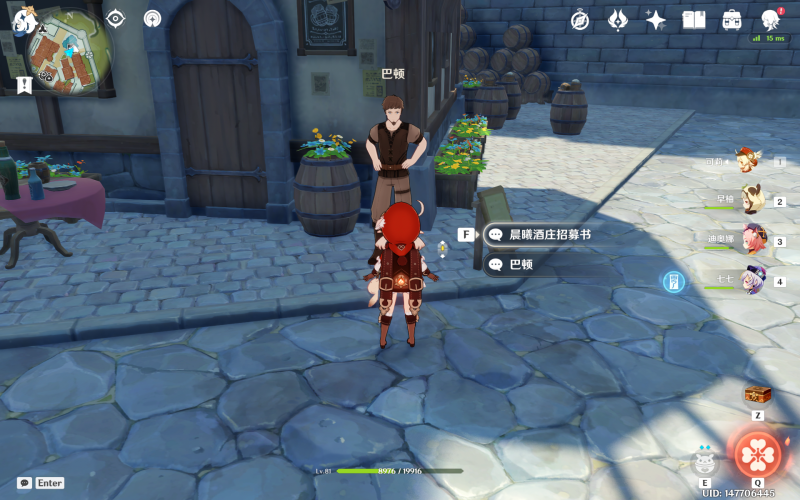800x500 pixels.
Task: Switch to party member 迪奥娜
Action: pyautogui.click(x=752, y=240)
